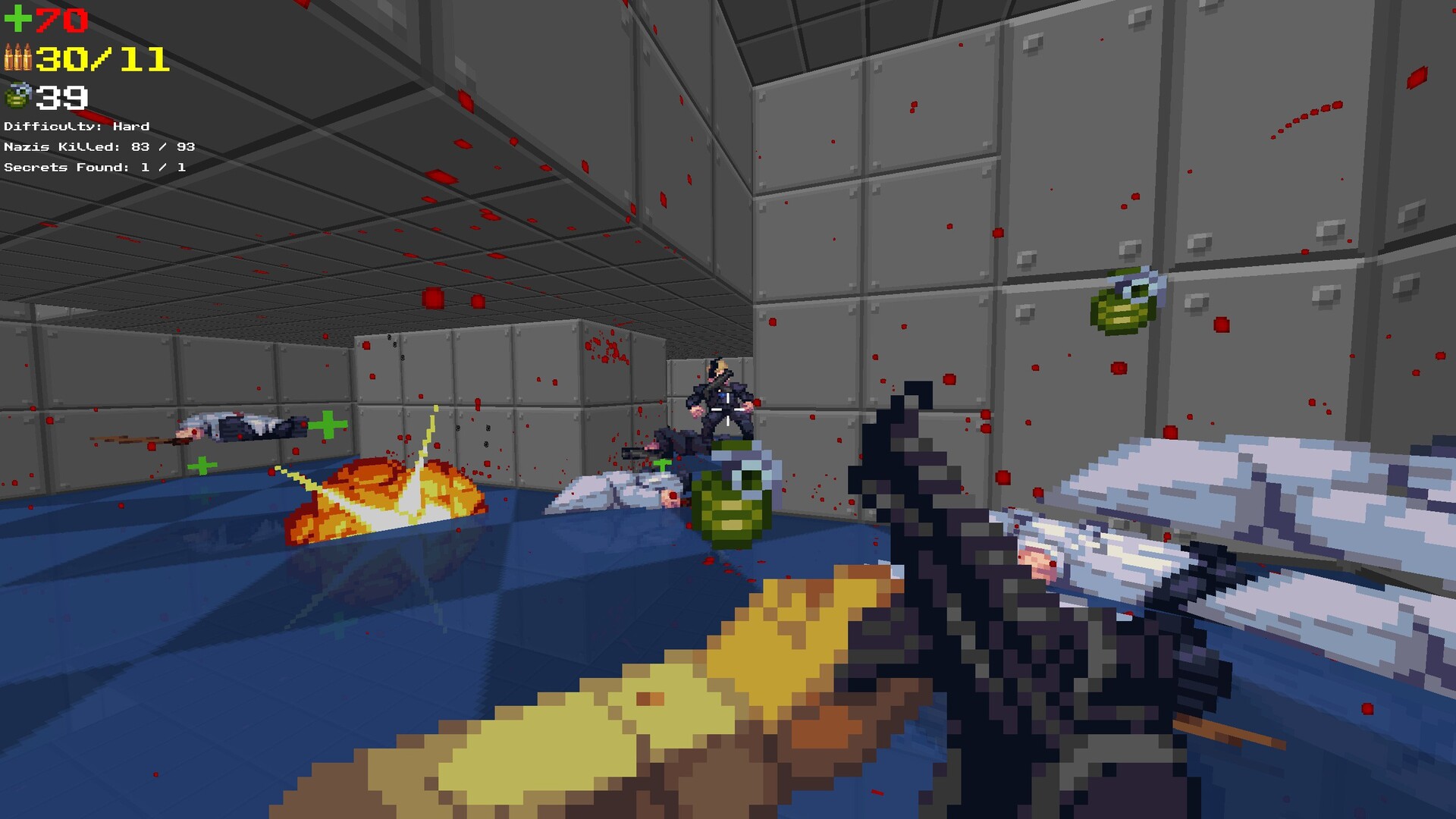Image resolution: width=1456 pixels, height=819 pixels.
Task: Toggle the Difficulty: Hard setting text
Action: click(76, 127)
